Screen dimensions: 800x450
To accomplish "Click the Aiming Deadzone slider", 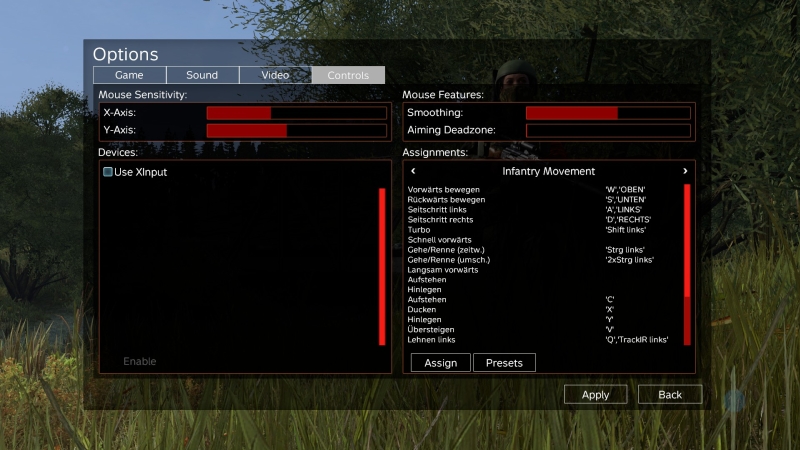I will [x=608, y=130].
